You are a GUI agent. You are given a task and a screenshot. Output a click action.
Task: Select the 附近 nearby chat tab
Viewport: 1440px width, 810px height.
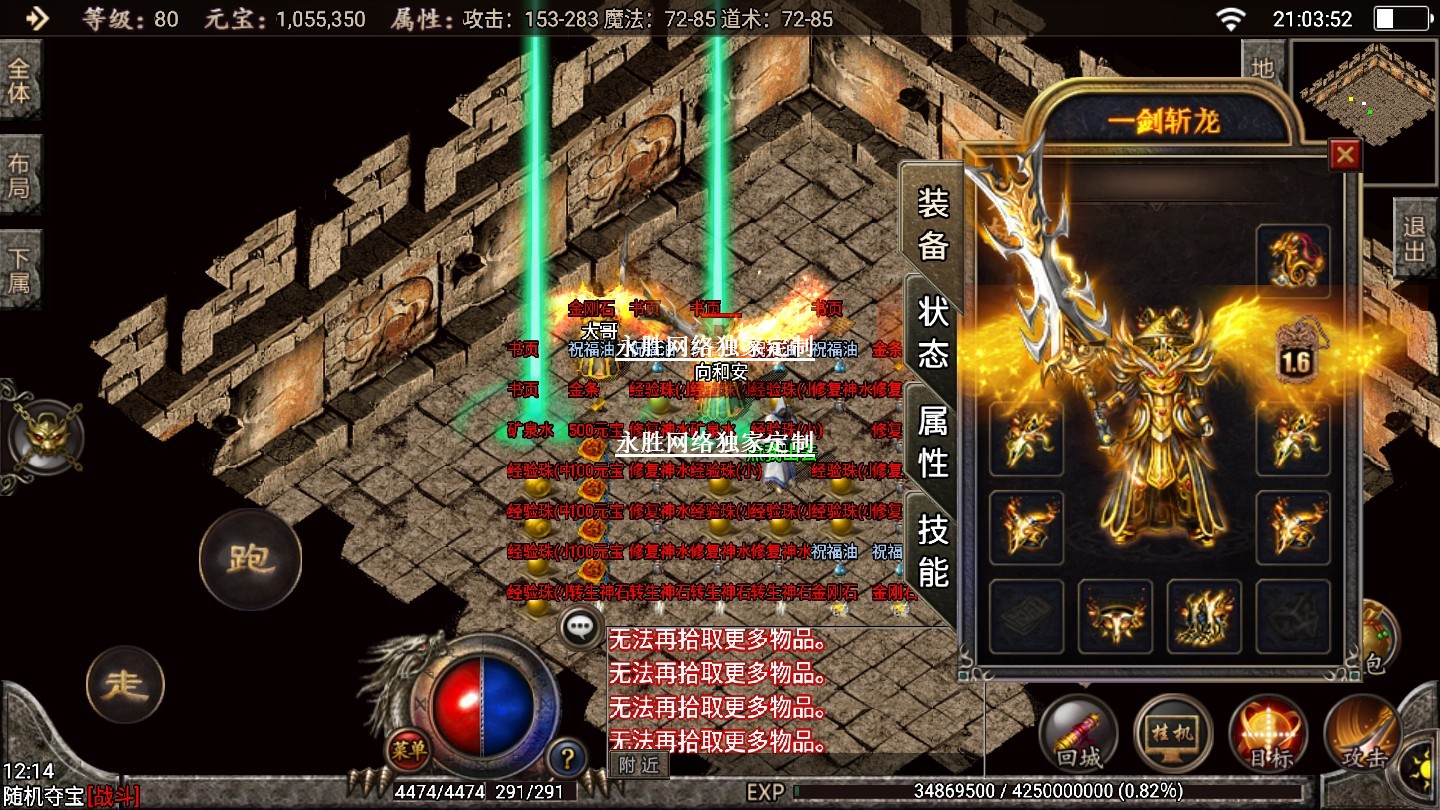click(638, 765)
